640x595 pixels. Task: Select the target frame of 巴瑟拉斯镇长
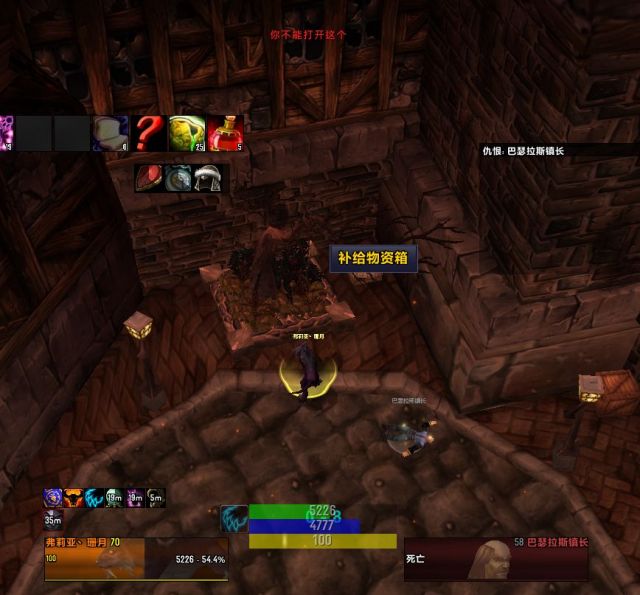coord(496,558)
